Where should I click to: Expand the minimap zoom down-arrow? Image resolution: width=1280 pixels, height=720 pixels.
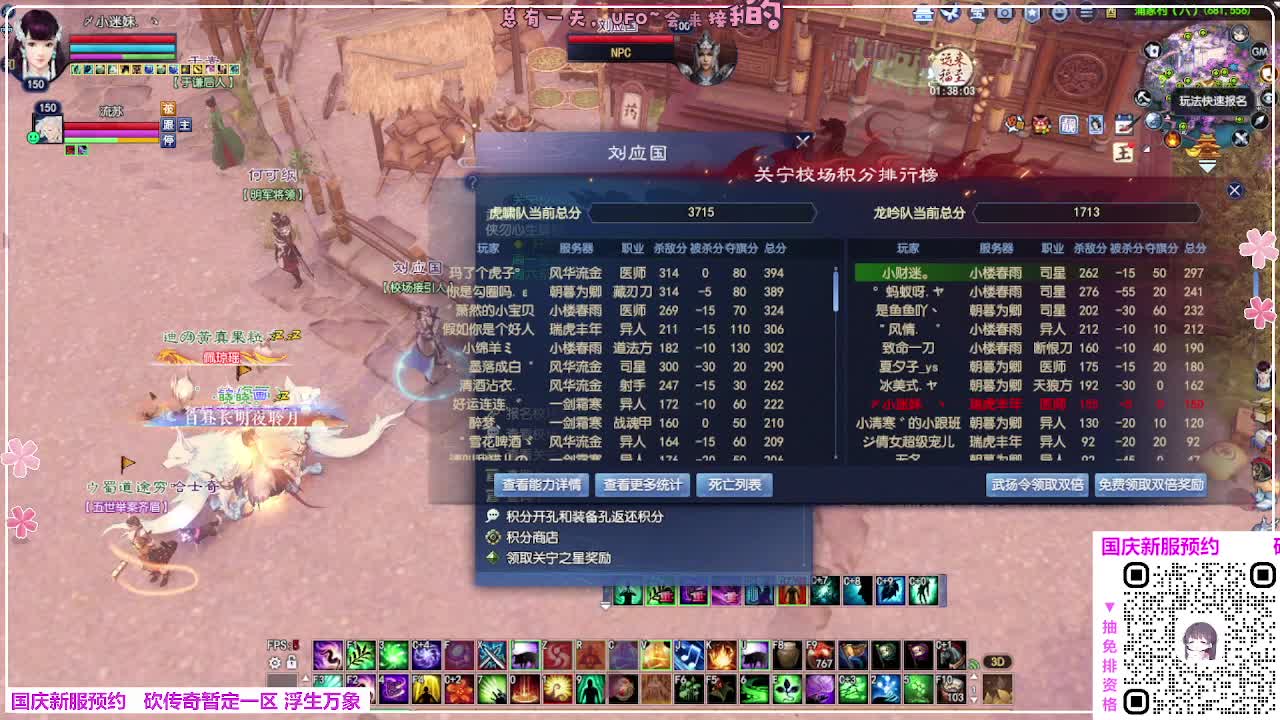pos(1208,166)
